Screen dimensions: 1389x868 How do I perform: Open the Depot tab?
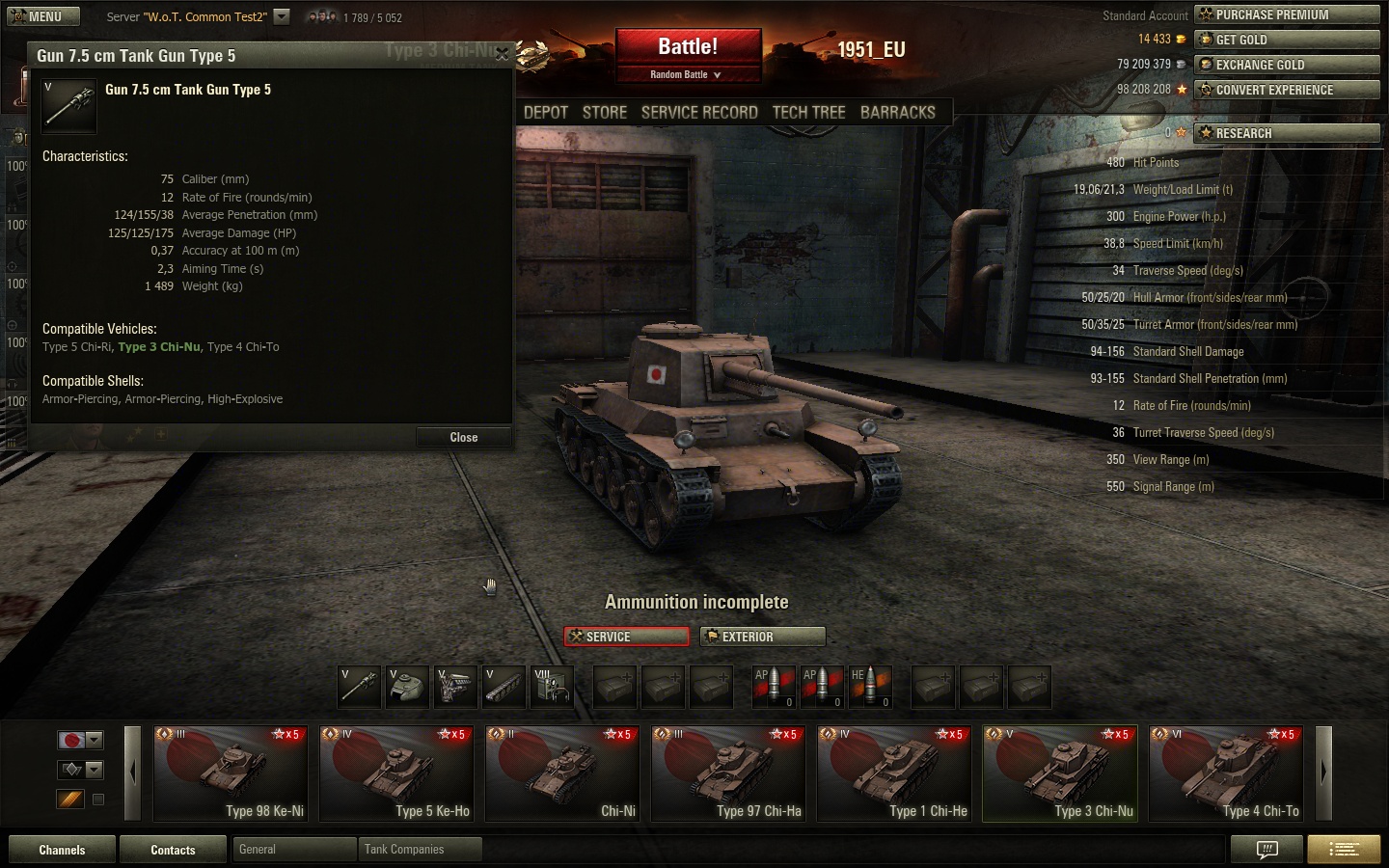(x=546, y=113)
